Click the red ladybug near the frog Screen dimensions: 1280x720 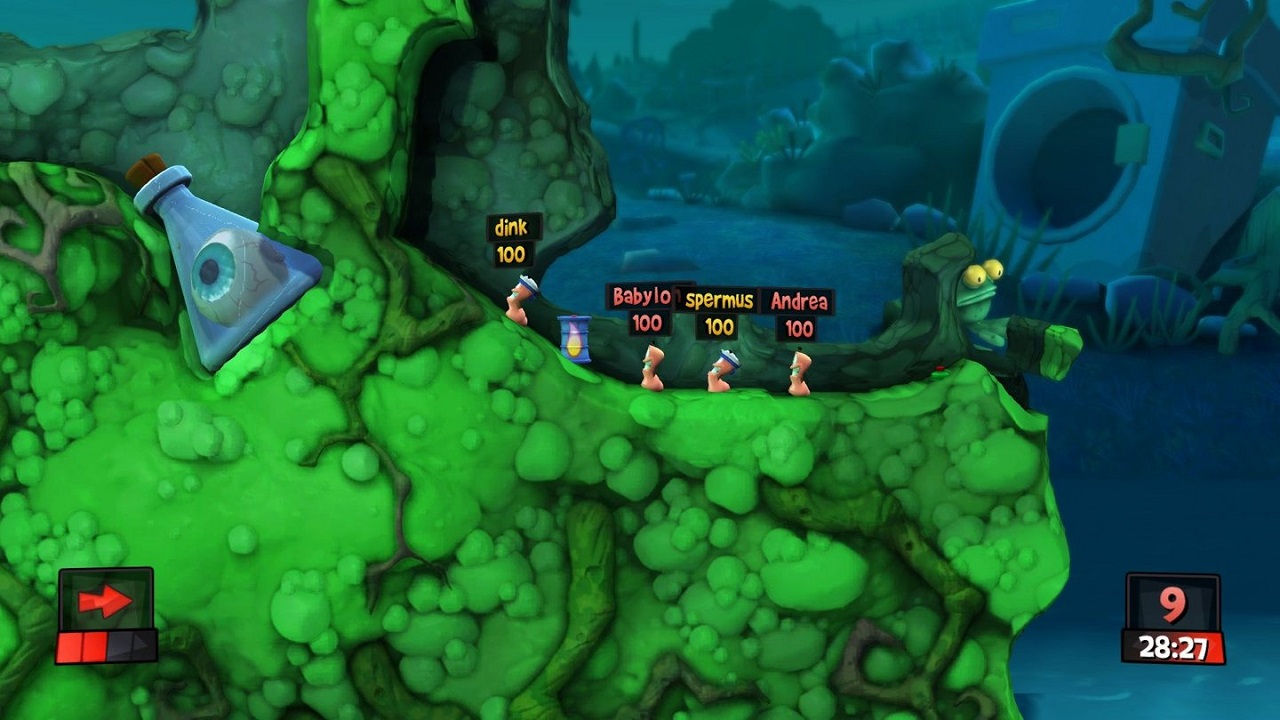[941, 367]
